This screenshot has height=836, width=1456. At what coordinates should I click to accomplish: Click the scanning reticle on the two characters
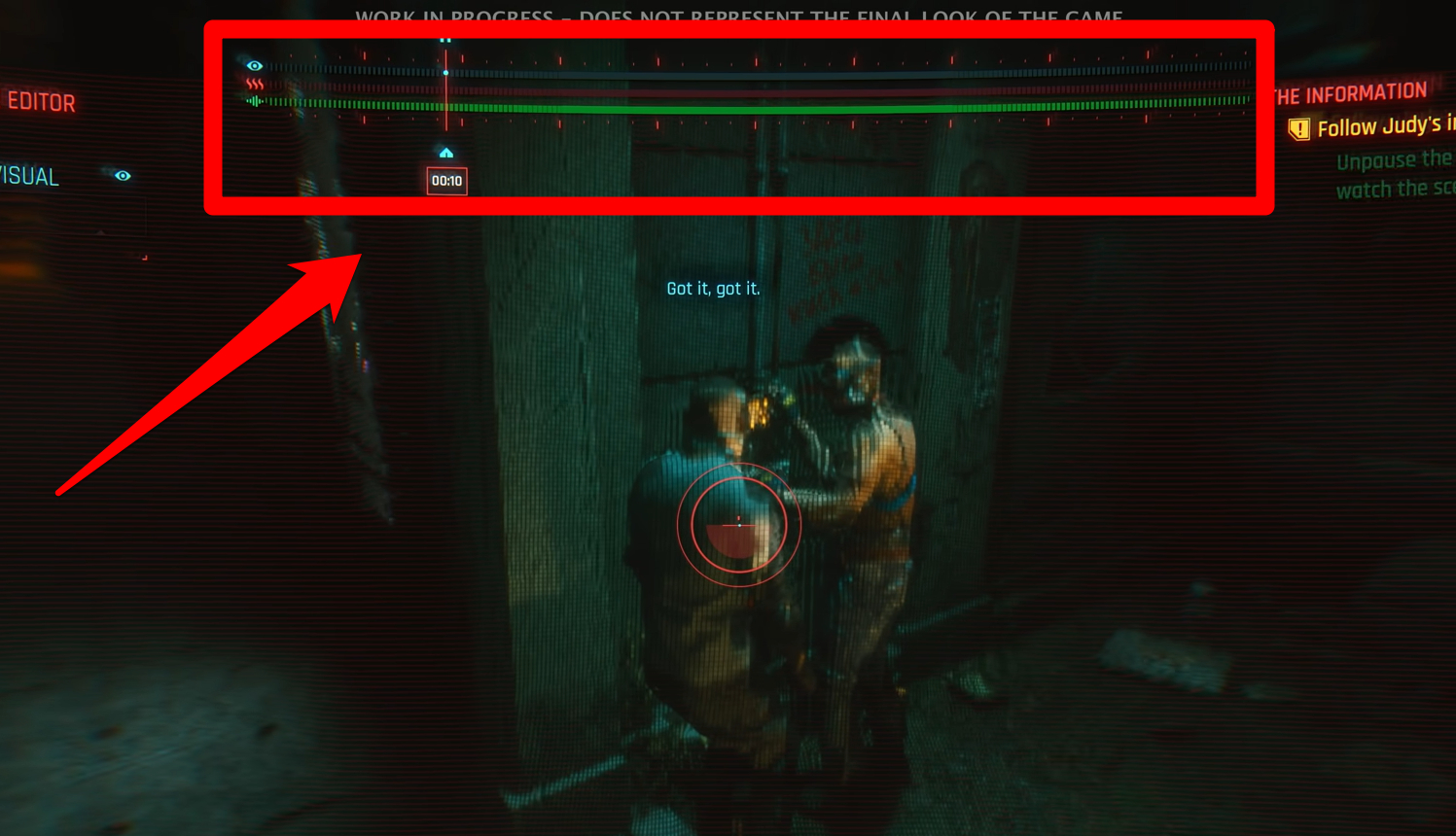tap(740, 525)
